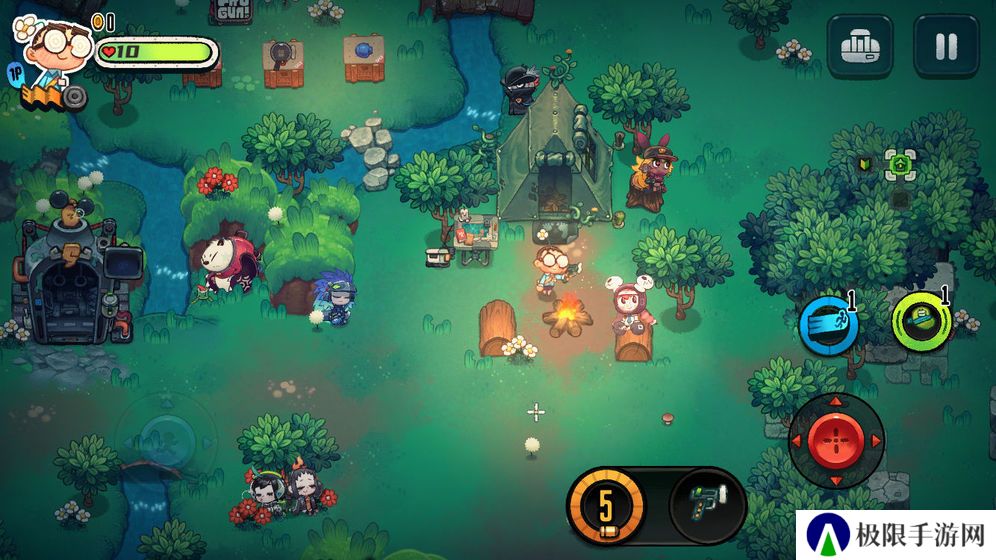Click the green house marker icon
This screenshot has width=996, height=560.
pyautogui.click(x=900, y=164)
